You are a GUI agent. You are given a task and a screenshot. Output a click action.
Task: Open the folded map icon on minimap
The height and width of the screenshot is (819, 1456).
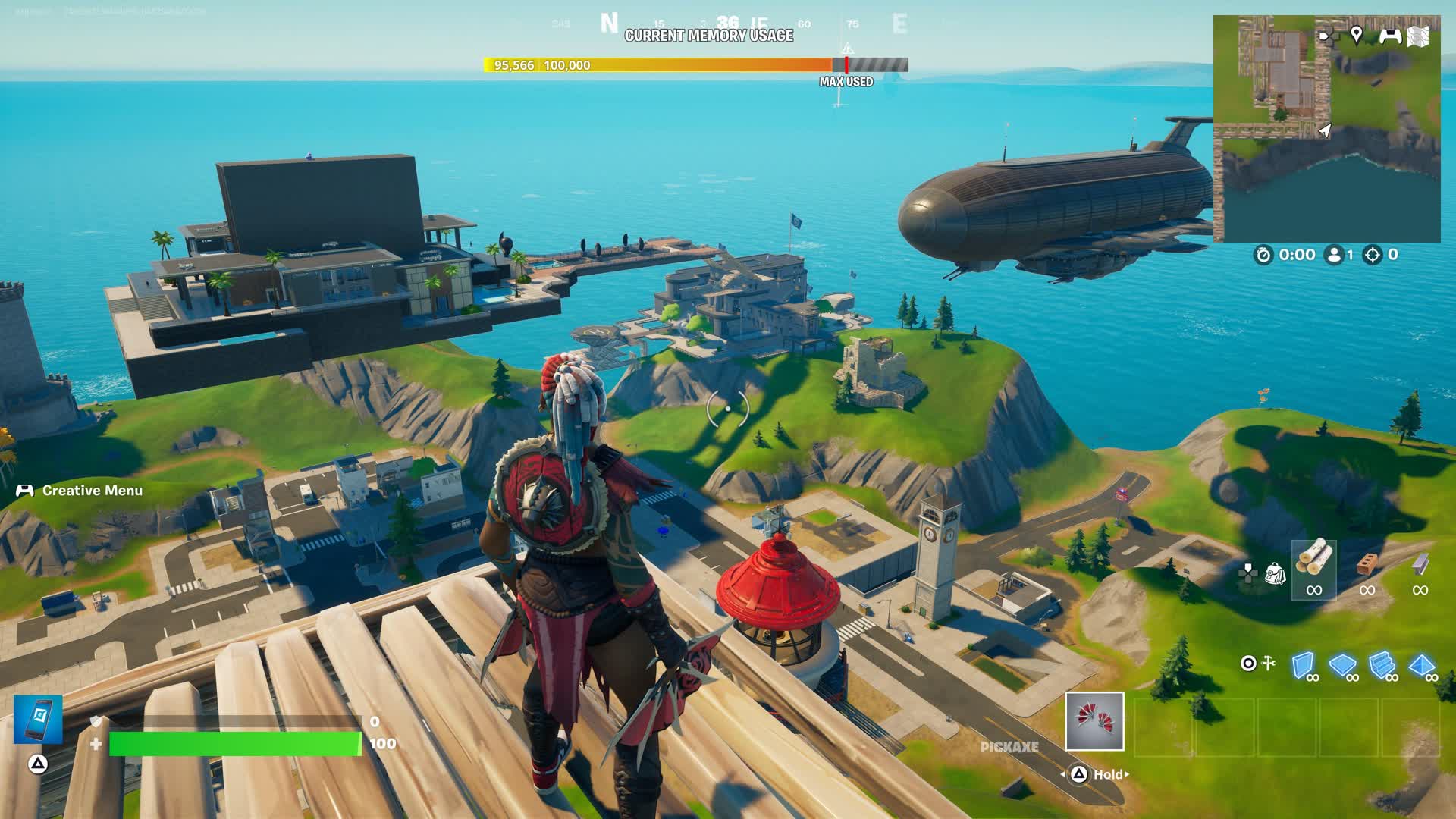(1419, 36)
